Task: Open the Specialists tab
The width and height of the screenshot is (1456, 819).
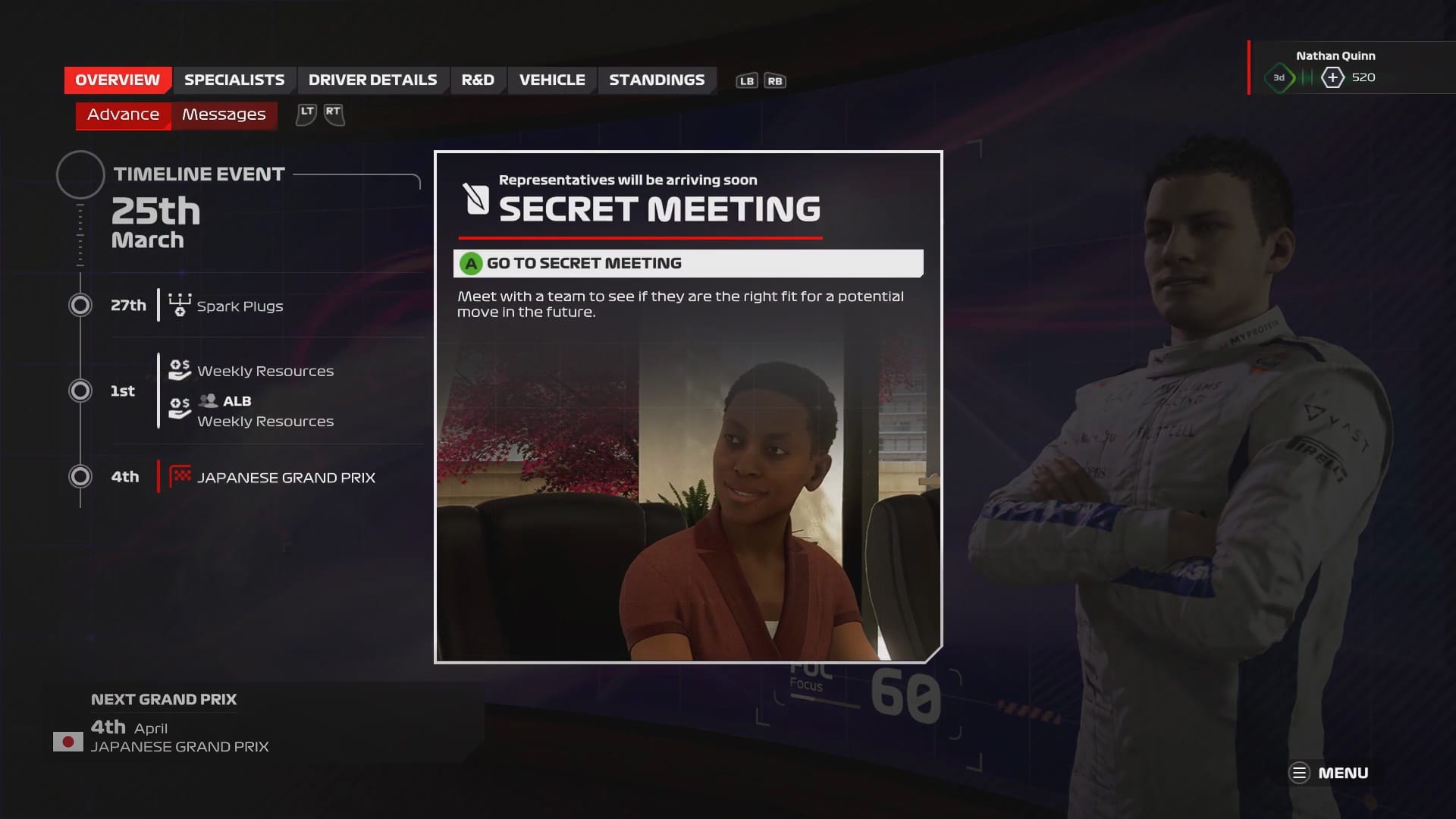Action: (234, 80)
